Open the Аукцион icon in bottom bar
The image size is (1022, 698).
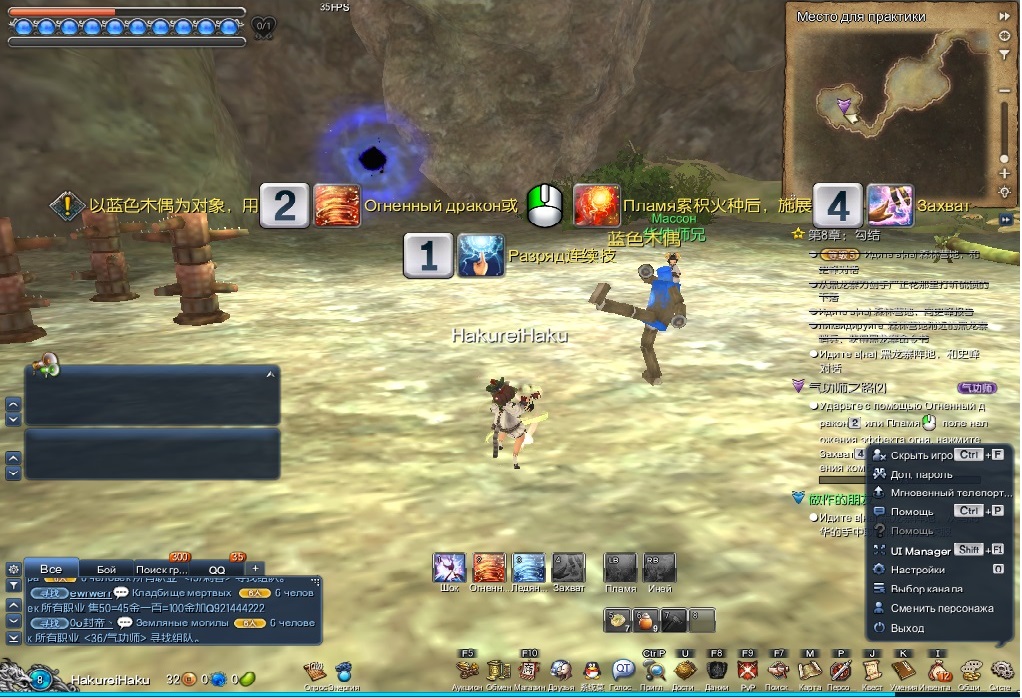pyautogui.click(x=467, y=670)
